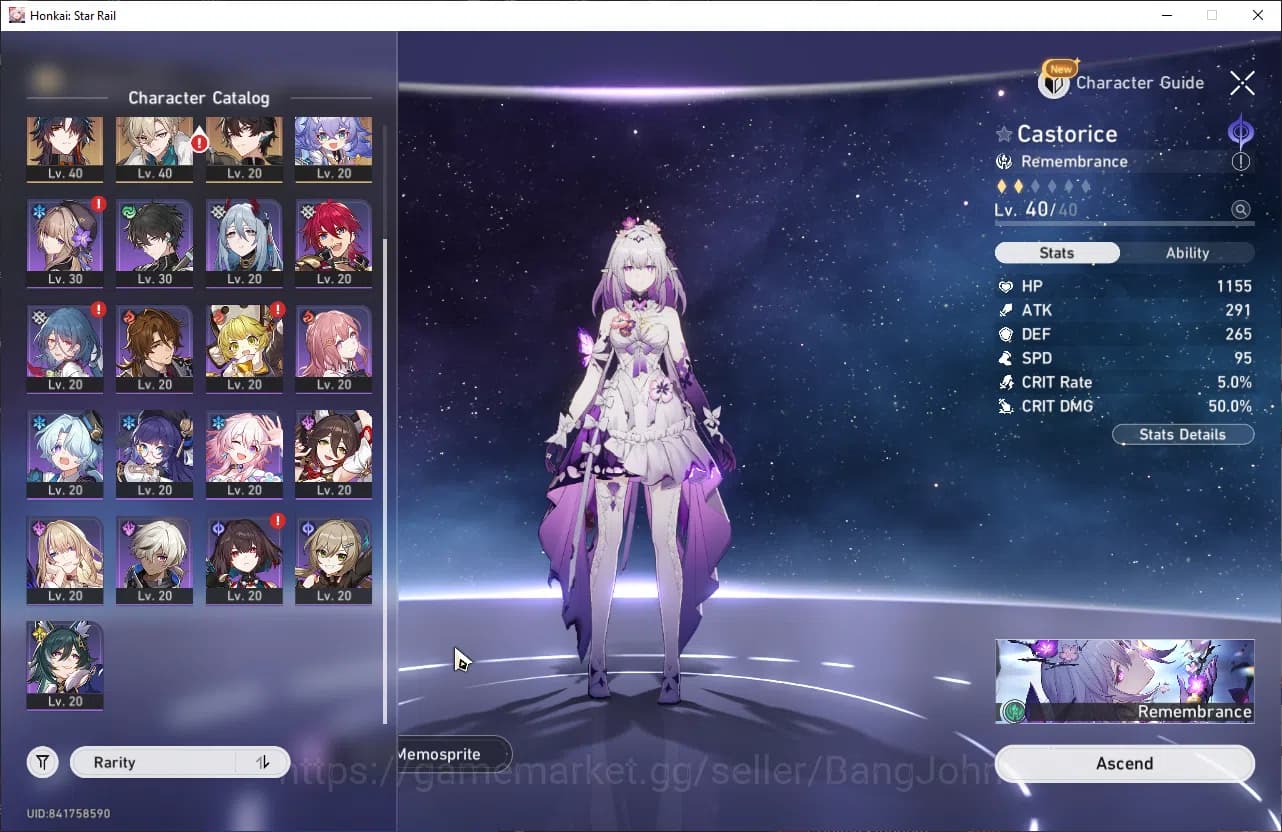Click the HP stat icon
This screenshot has height=832, width=1282.
[1007, 286]
